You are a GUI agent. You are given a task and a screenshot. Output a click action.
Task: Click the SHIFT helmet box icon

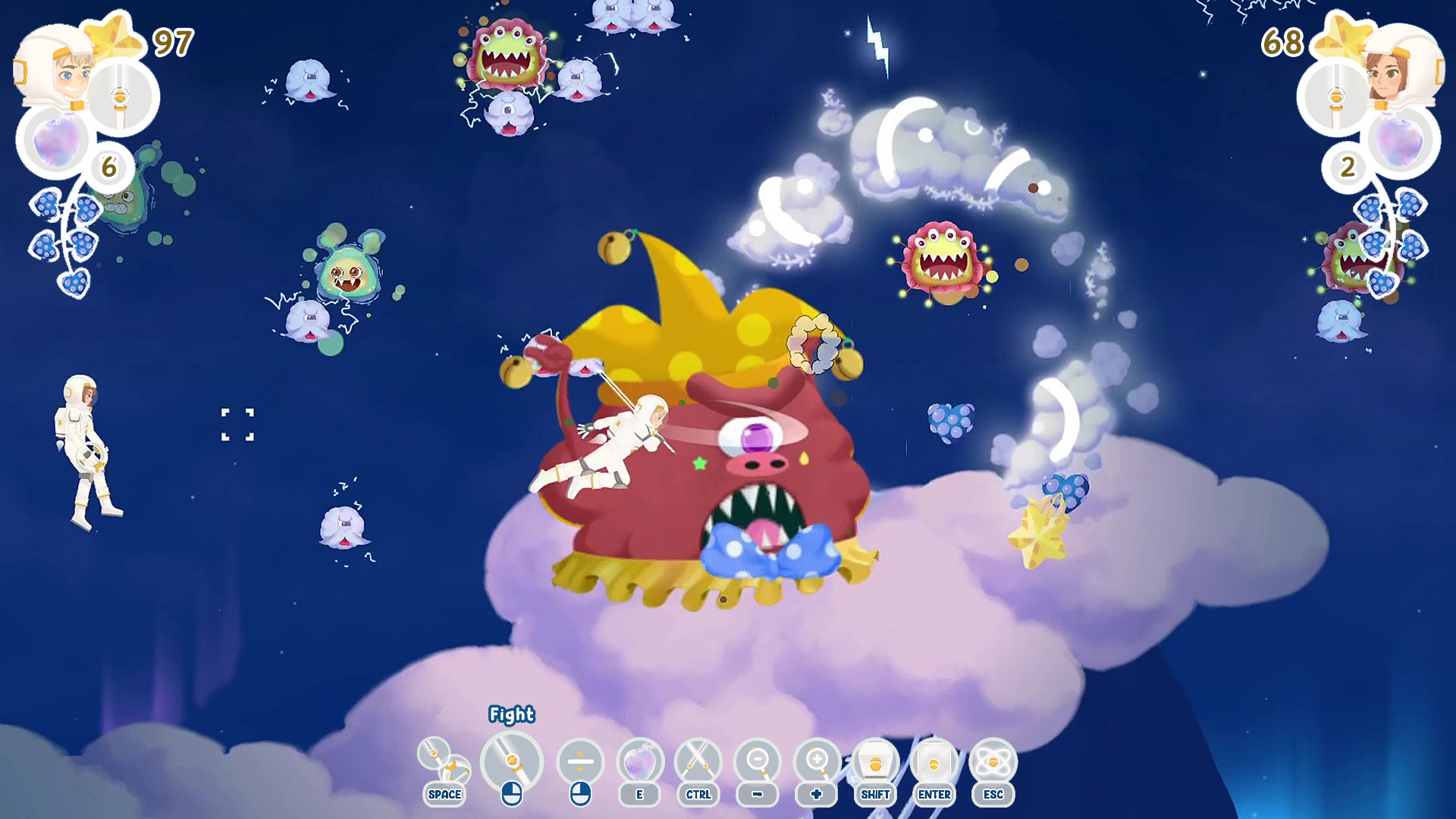(x=876, y=762)
